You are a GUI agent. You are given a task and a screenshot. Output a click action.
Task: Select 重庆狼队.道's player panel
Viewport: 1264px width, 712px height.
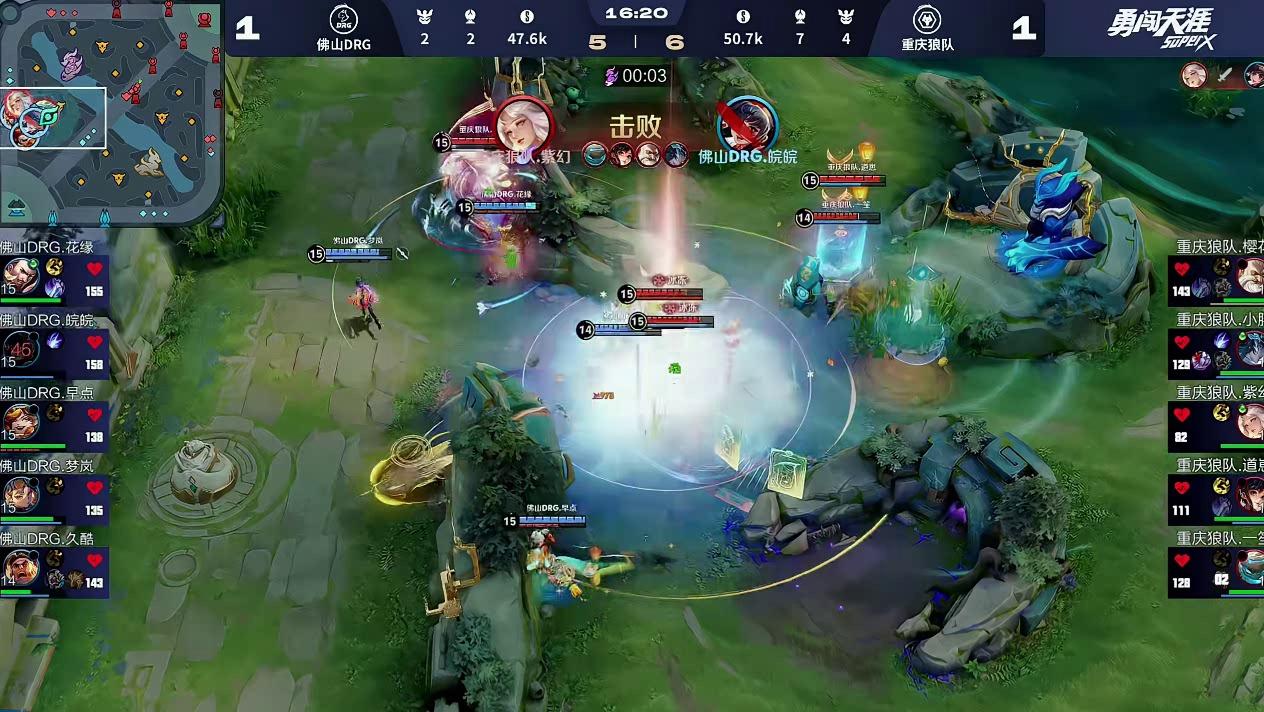pos(1216,489)
